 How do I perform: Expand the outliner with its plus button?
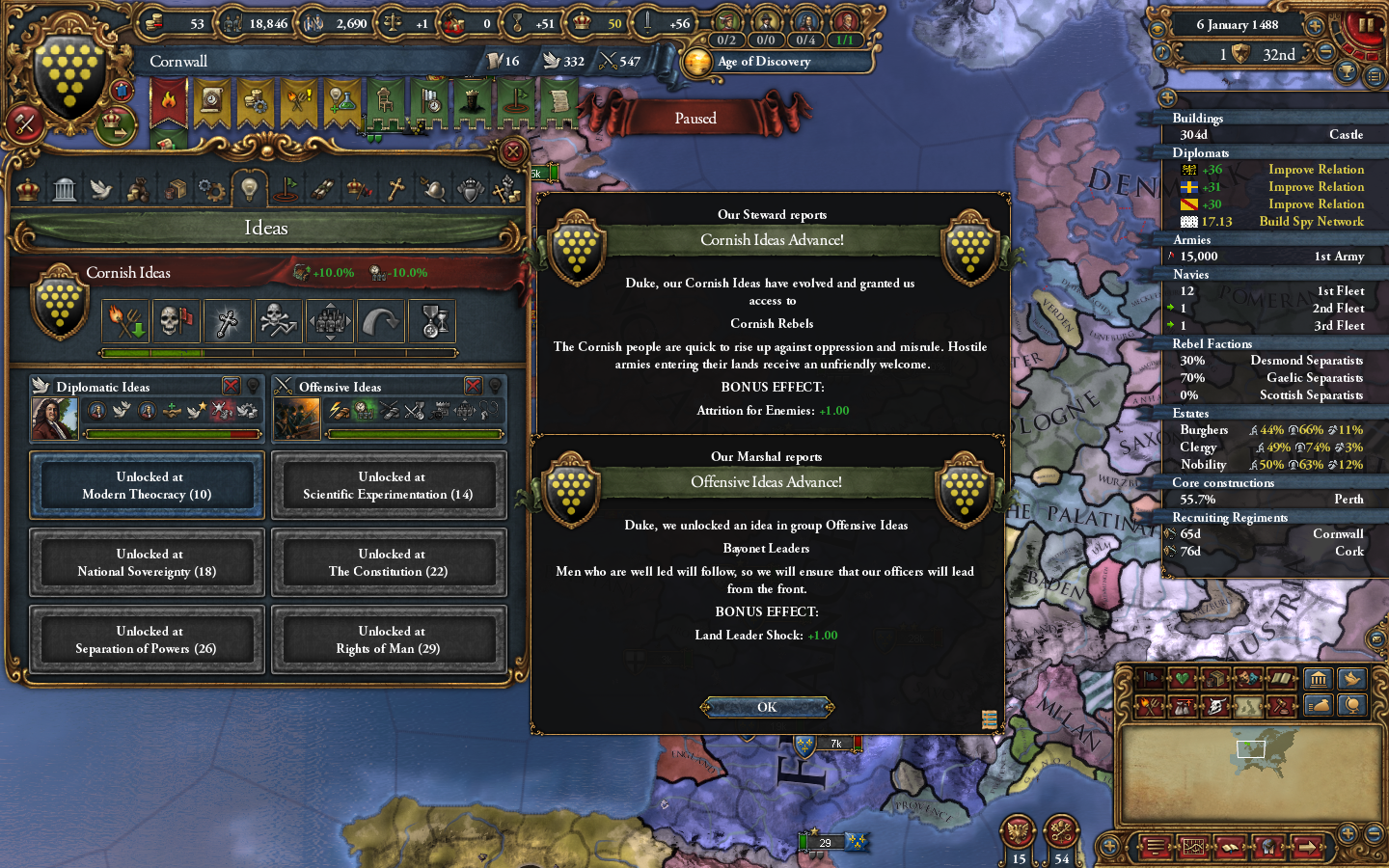pos(1167,97)
